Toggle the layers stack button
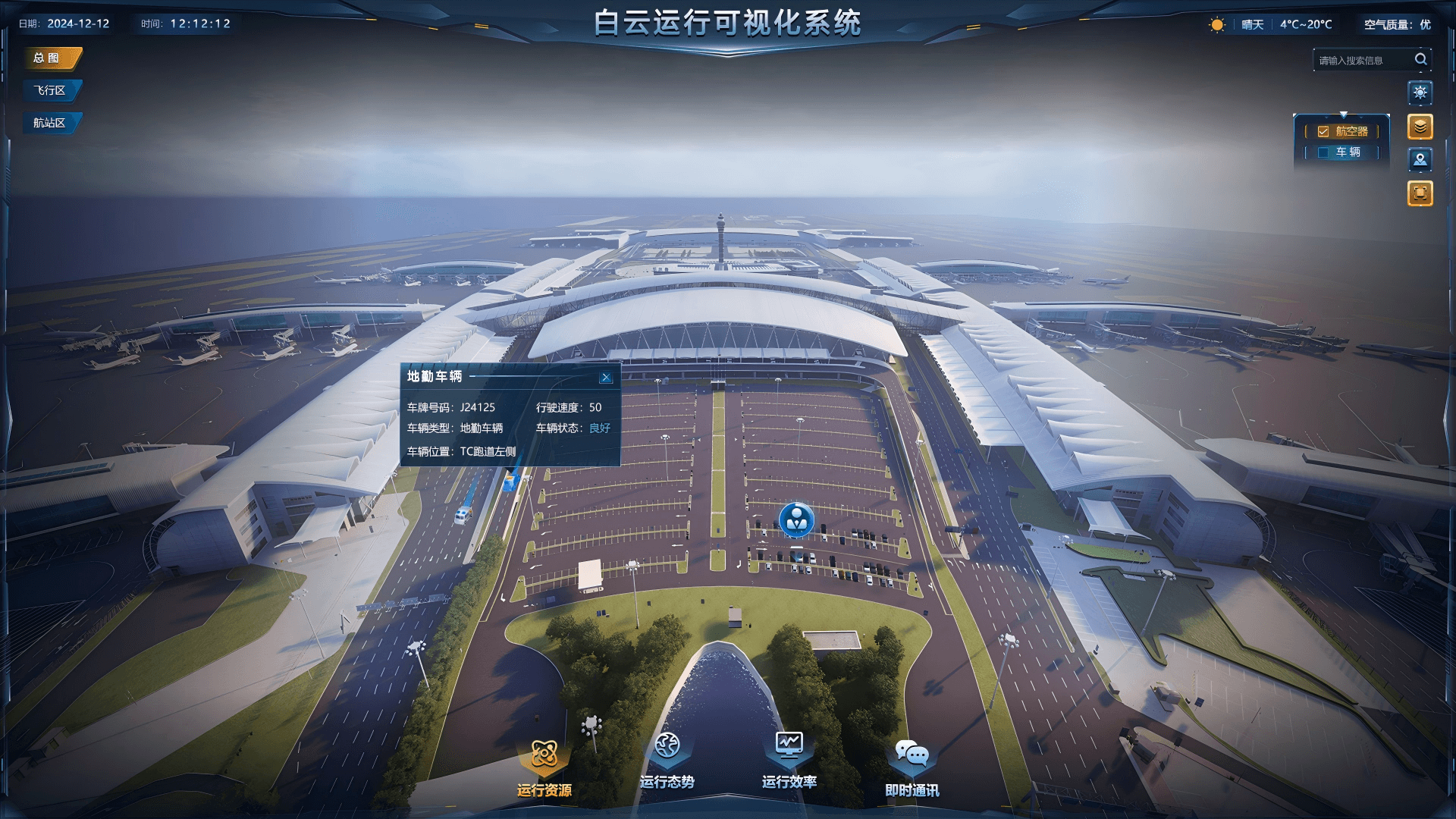Viewport: 1456px width, 819px height. click(x=1420, y=127)
